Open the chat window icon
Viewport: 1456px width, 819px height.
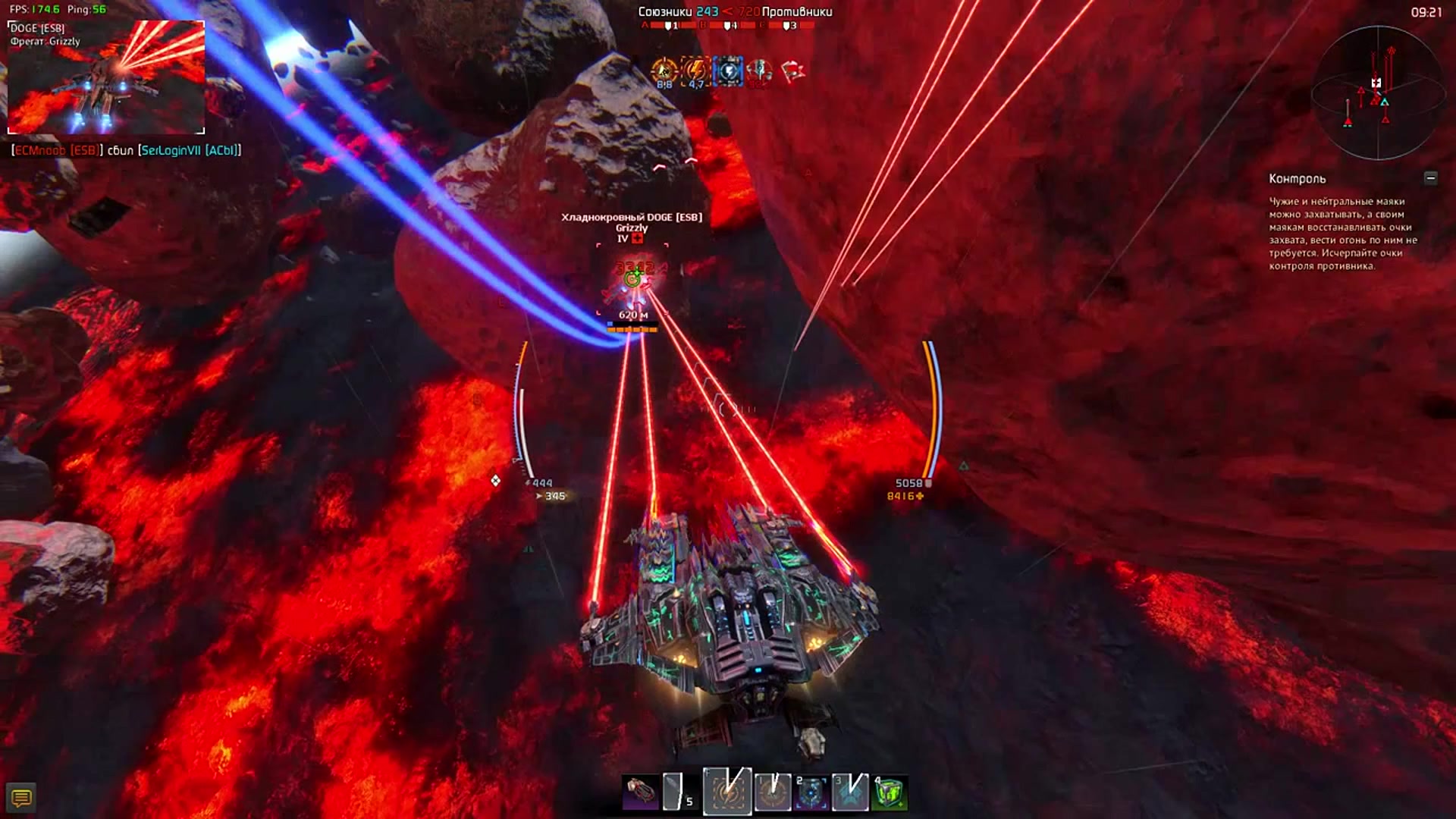coord(21,798)
